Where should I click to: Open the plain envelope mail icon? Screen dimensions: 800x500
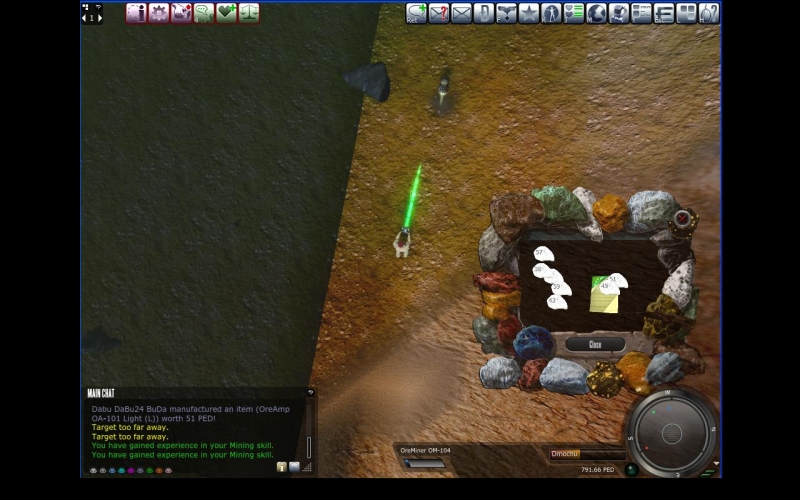(461, 13)
